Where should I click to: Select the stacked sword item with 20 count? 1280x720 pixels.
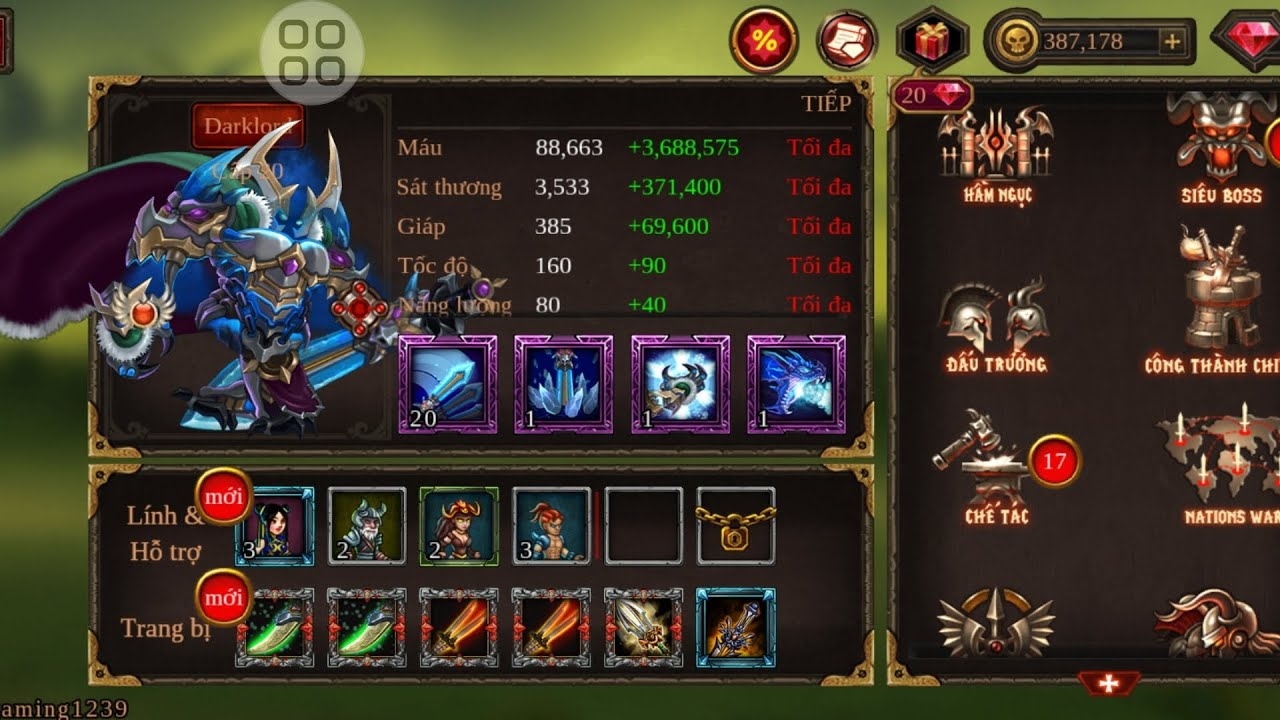[447, 385]
